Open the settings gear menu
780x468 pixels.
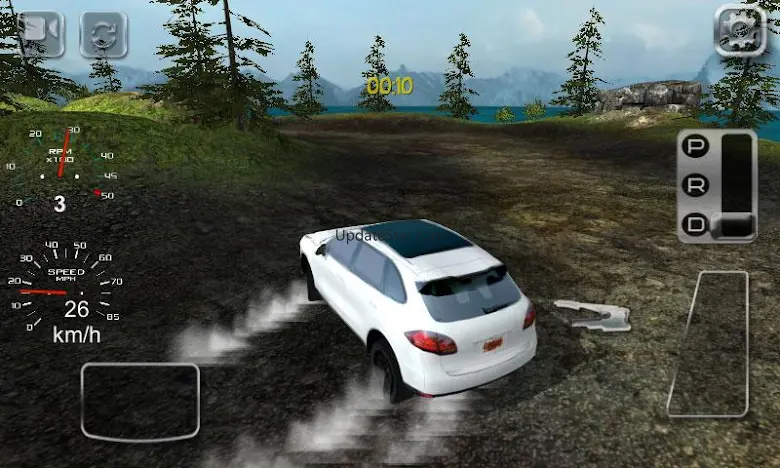740,31
